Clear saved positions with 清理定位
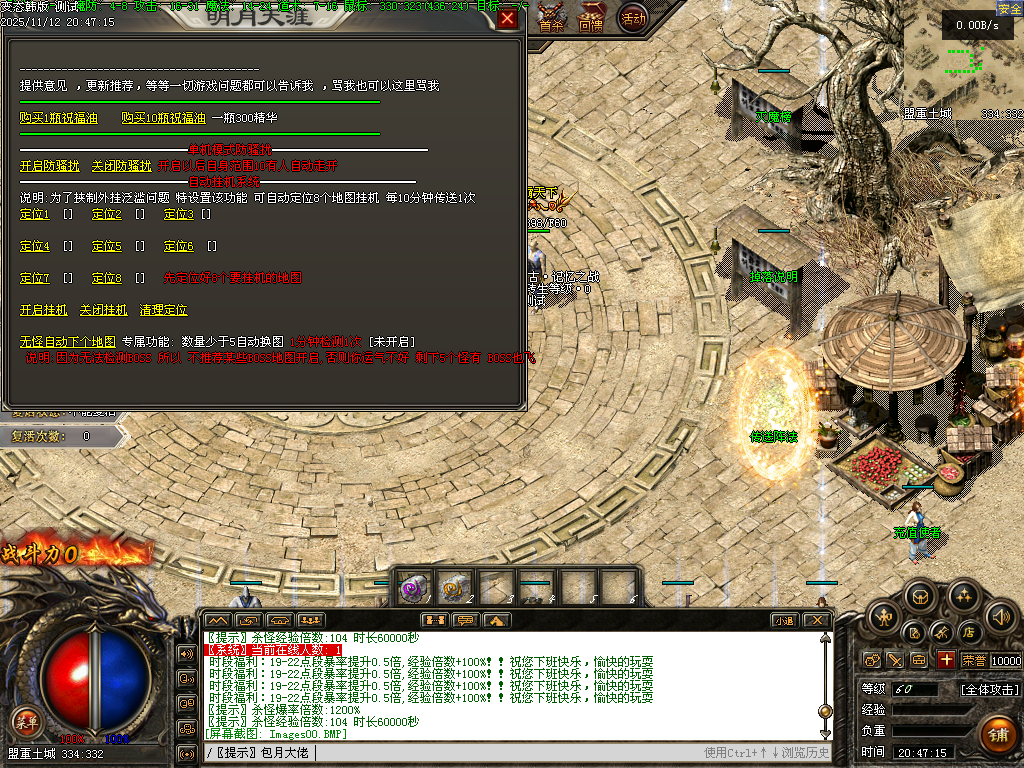The image size is (1024, 768). (x=163, y=310)
